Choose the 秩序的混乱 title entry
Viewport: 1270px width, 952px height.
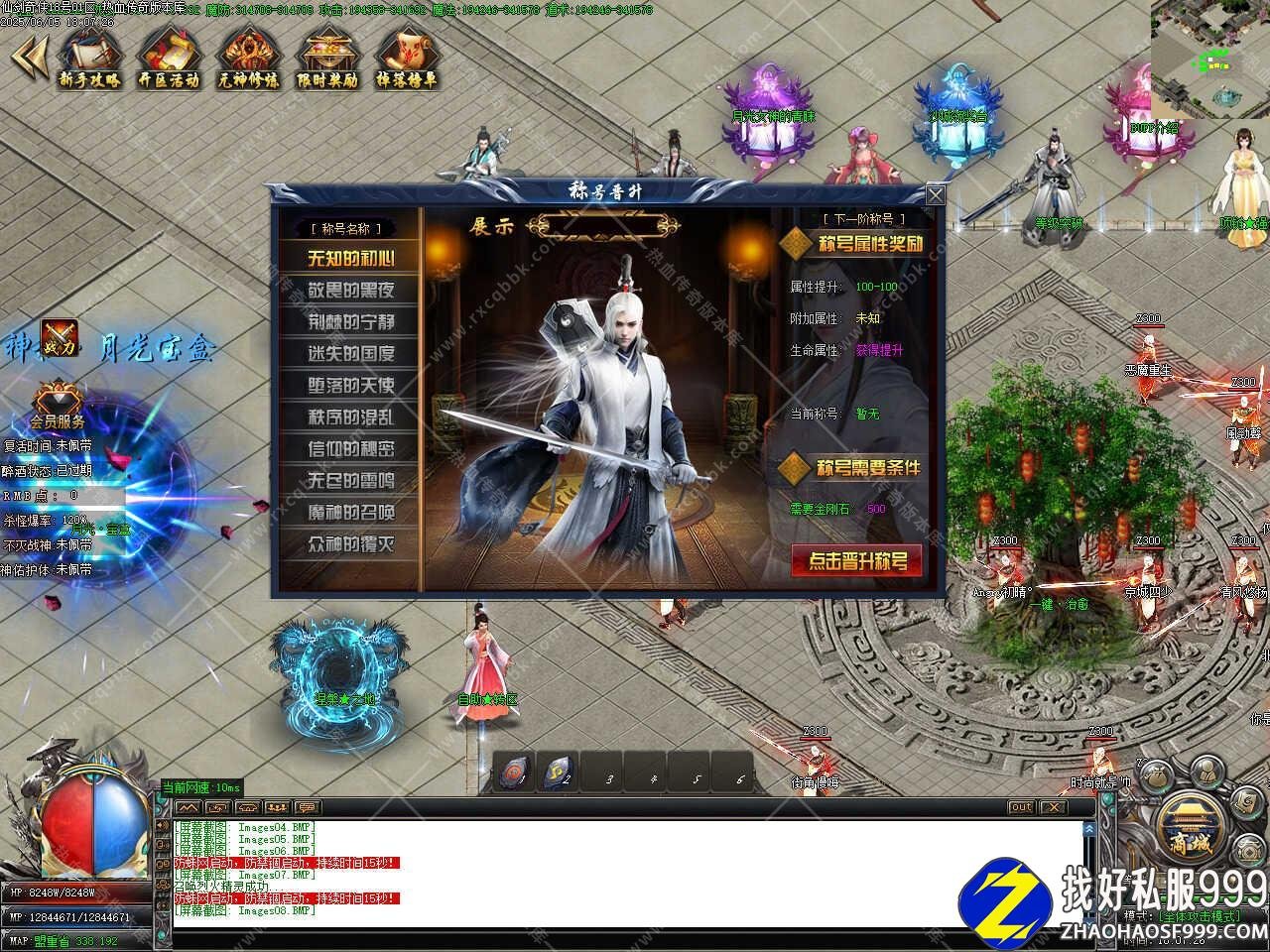pos(350,417)
